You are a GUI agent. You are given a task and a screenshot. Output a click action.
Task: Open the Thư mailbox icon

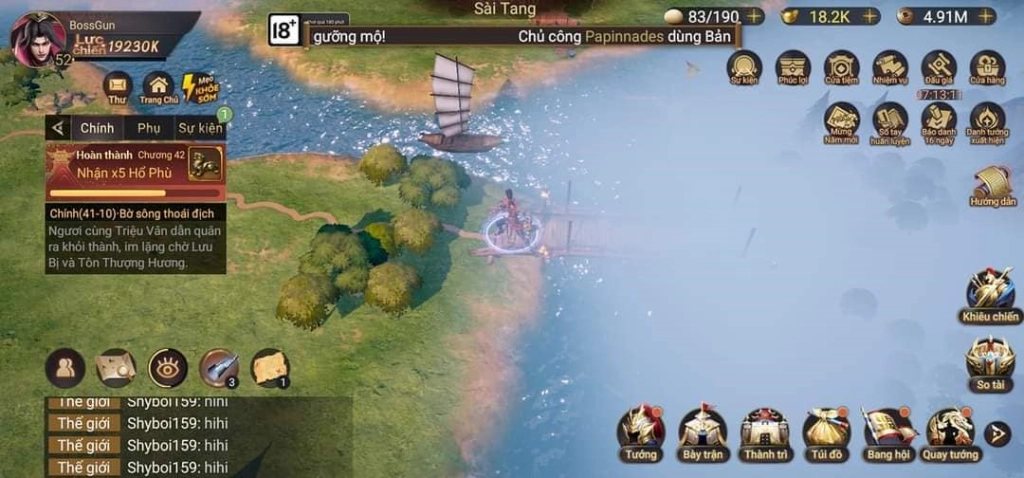118,86
